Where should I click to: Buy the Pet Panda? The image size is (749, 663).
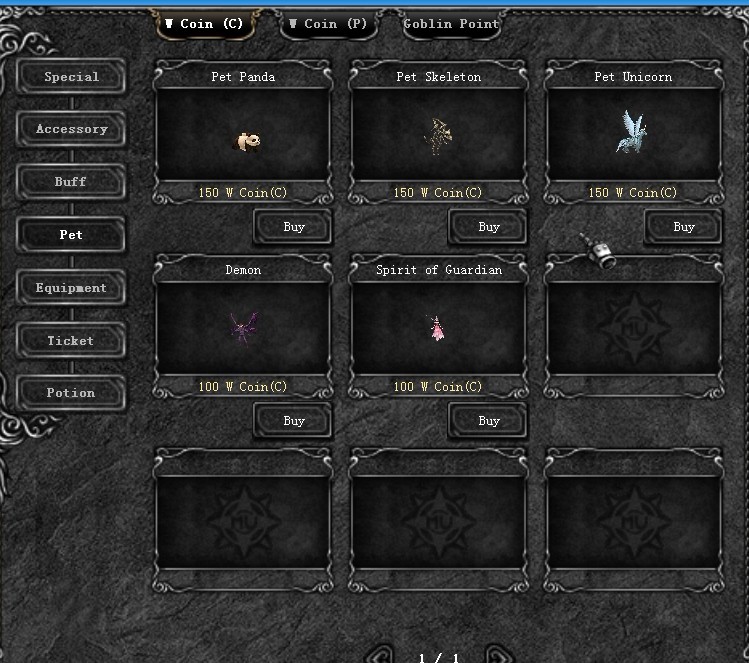tap(293, 227)
